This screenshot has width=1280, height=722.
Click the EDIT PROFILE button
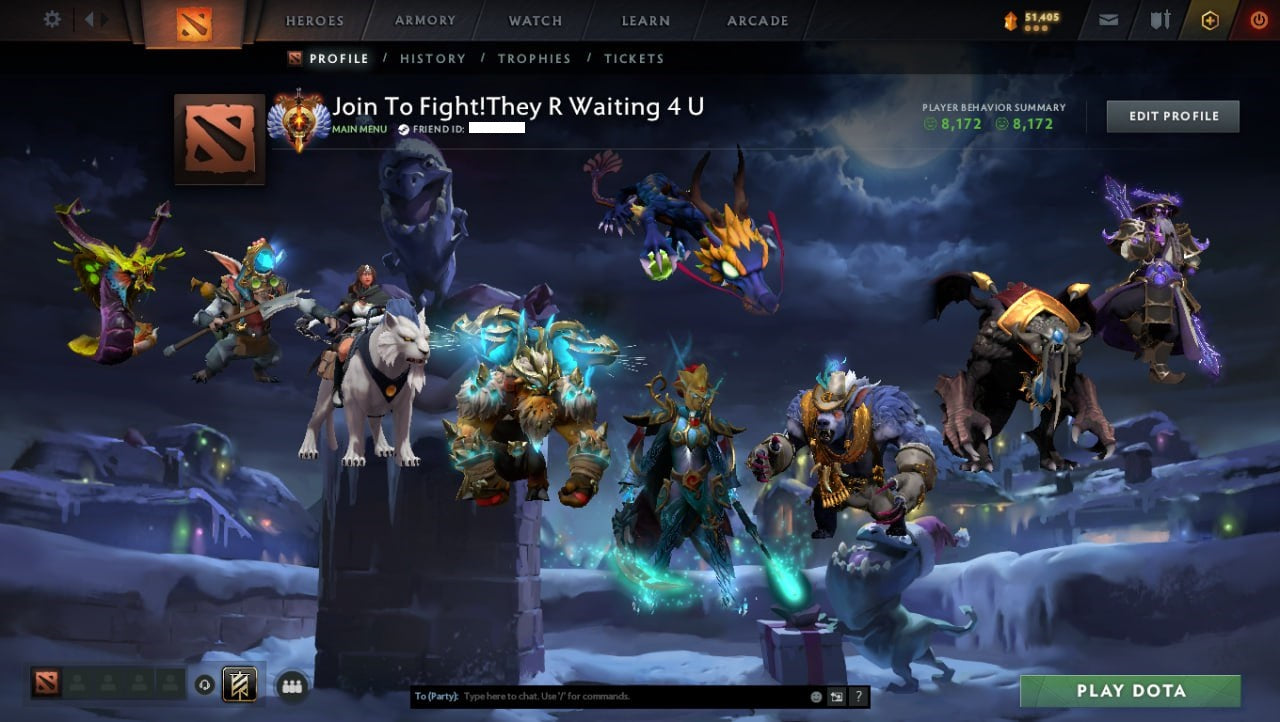(x=1172, y=115)
